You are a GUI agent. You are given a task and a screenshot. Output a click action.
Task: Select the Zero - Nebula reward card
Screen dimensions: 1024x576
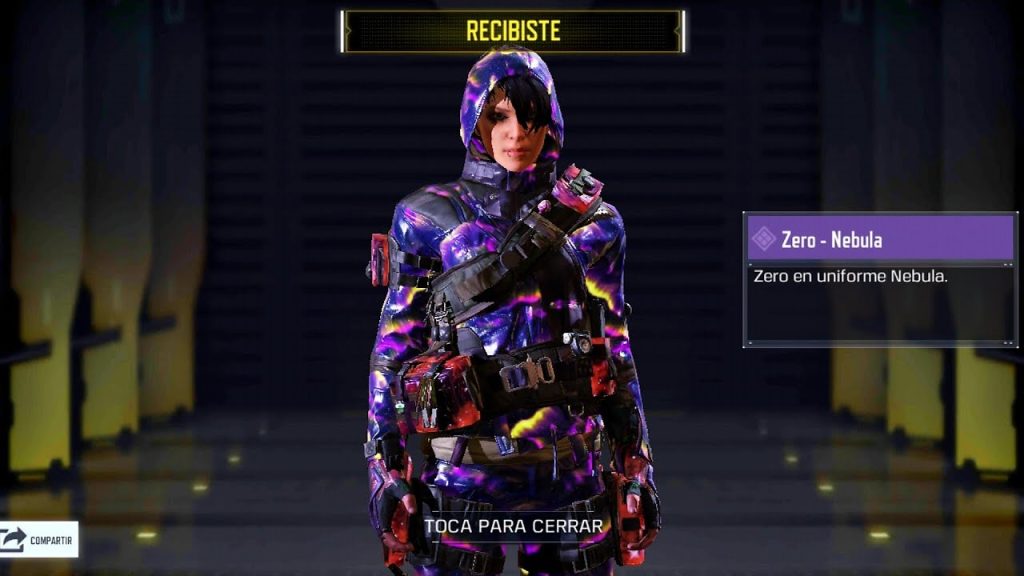point(880,279)
